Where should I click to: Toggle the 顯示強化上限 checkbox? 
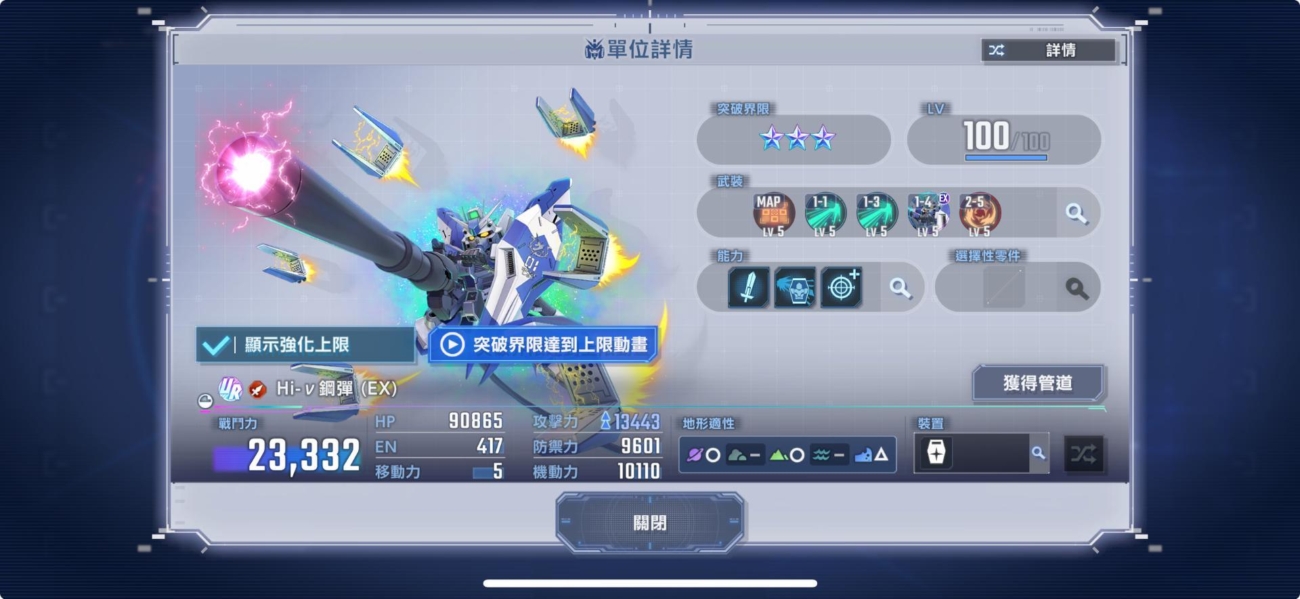(305, 345)
